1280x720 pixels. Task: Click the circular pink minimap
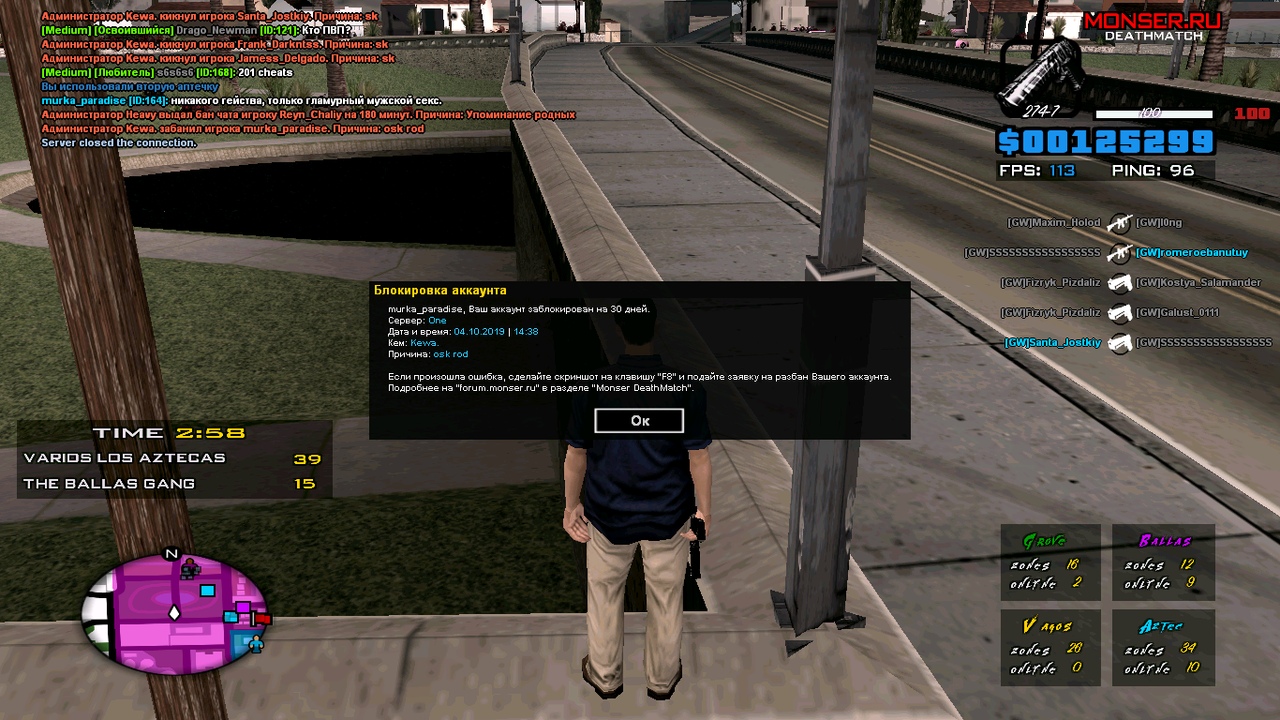point(175,610)
